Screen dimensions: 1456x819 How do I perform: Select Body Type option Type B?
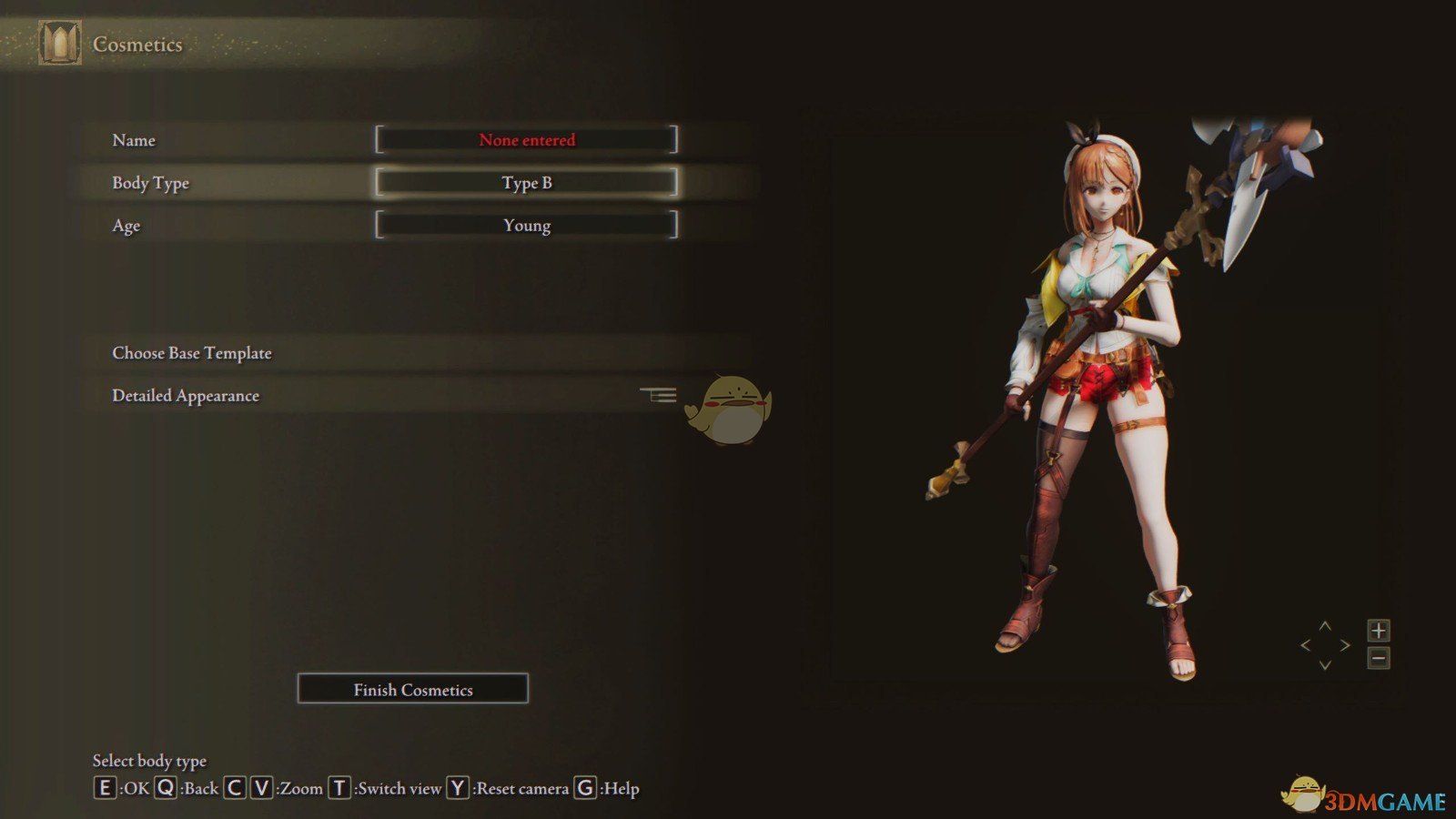click(528, 182)
